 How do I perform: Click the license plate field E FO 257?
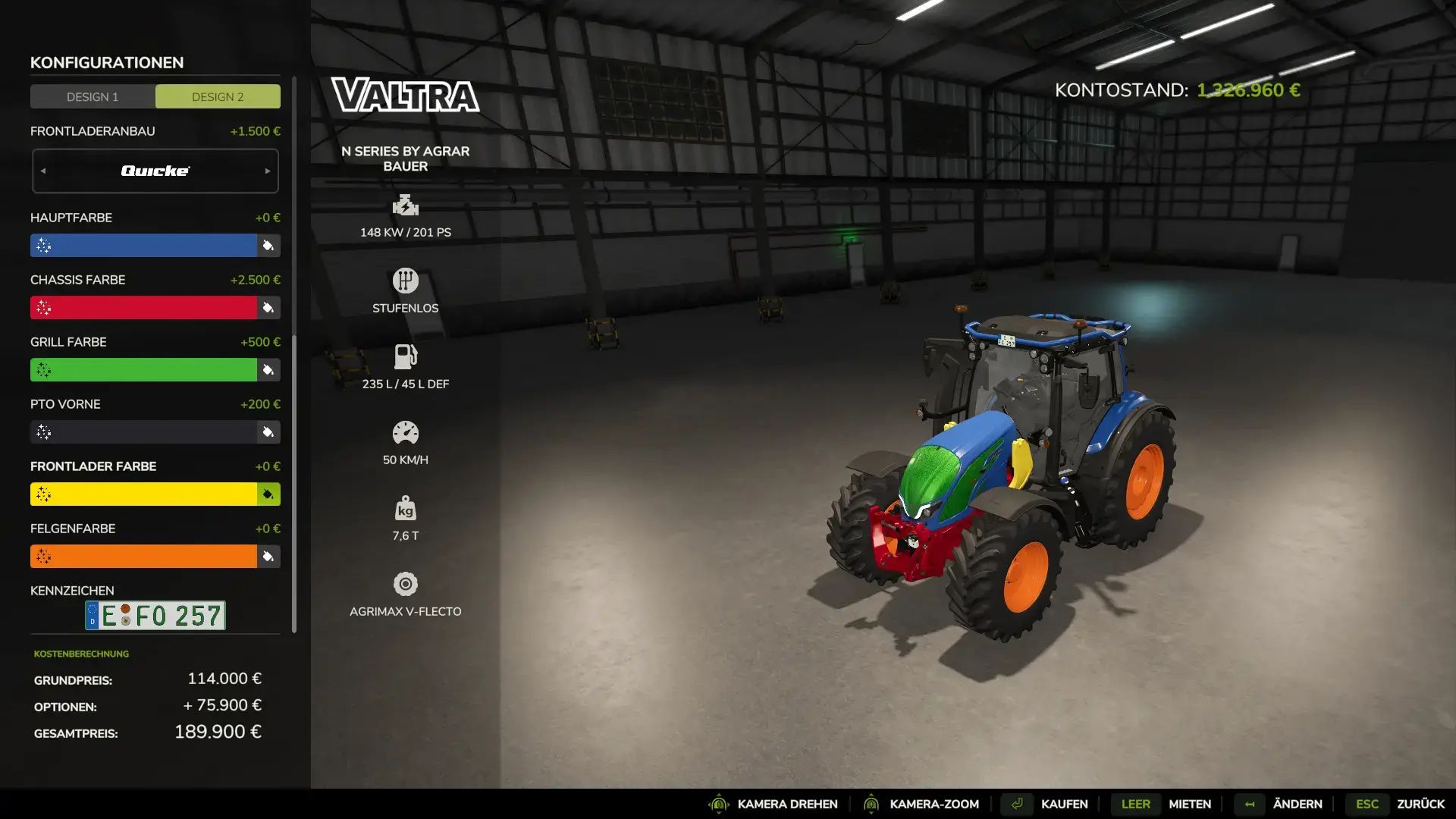155,615
